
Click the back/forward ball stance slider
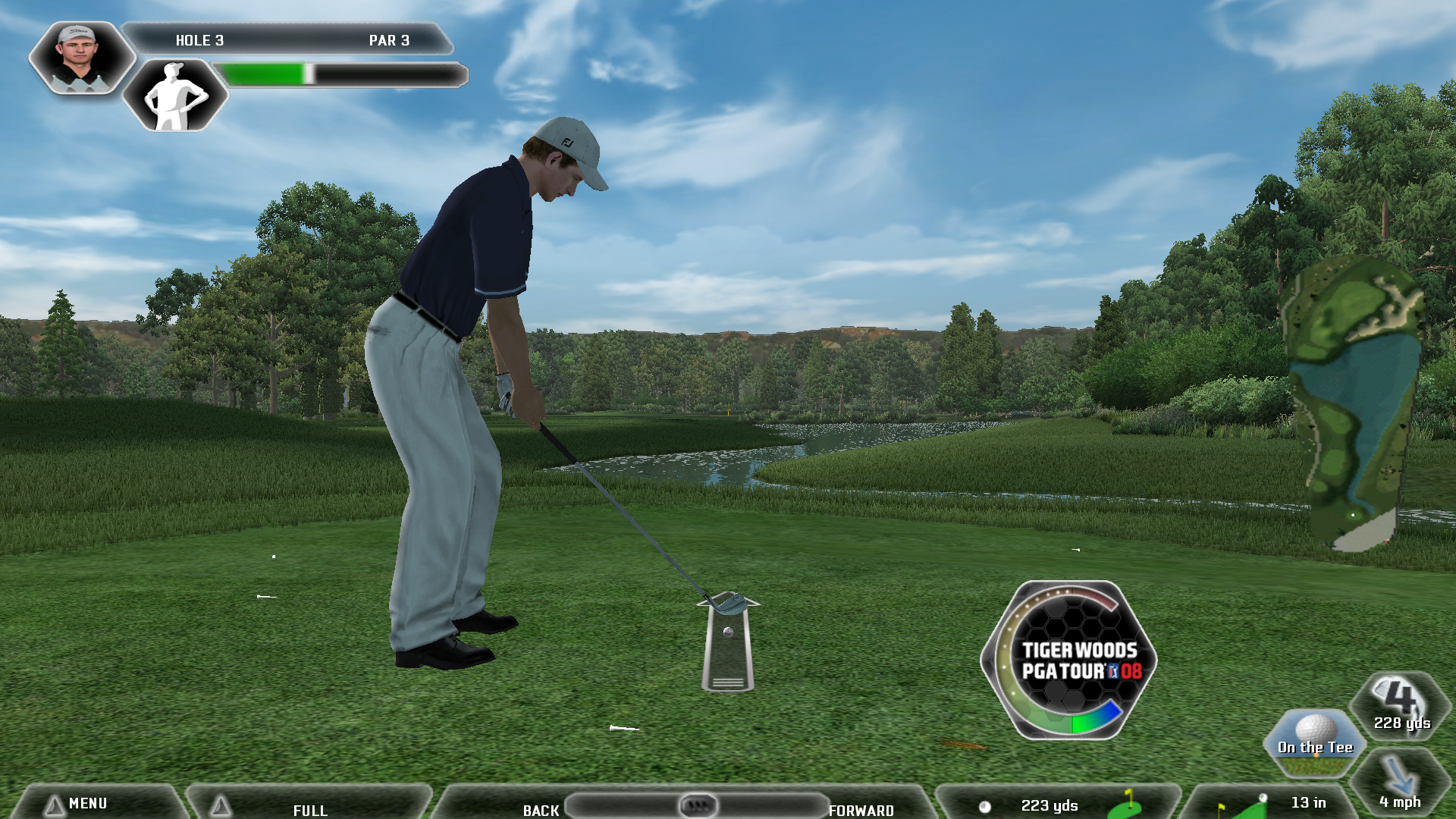pyautogui.click(x=697, y=805)
